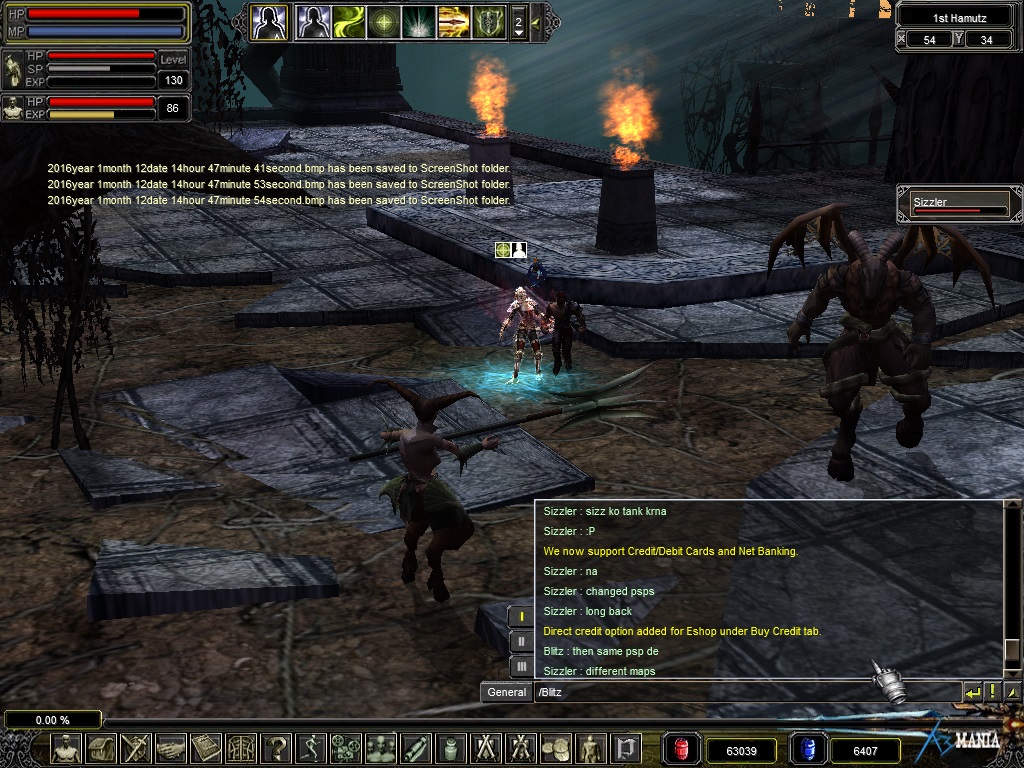
Task: Send the chat message with enter arrow button
Action: (x=972, y=692)
